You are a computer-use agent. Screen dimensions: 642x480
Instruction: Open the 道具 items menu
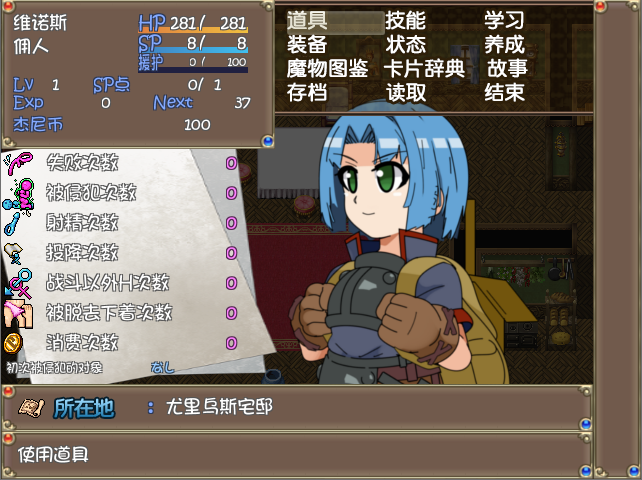[x=307, y=21]
